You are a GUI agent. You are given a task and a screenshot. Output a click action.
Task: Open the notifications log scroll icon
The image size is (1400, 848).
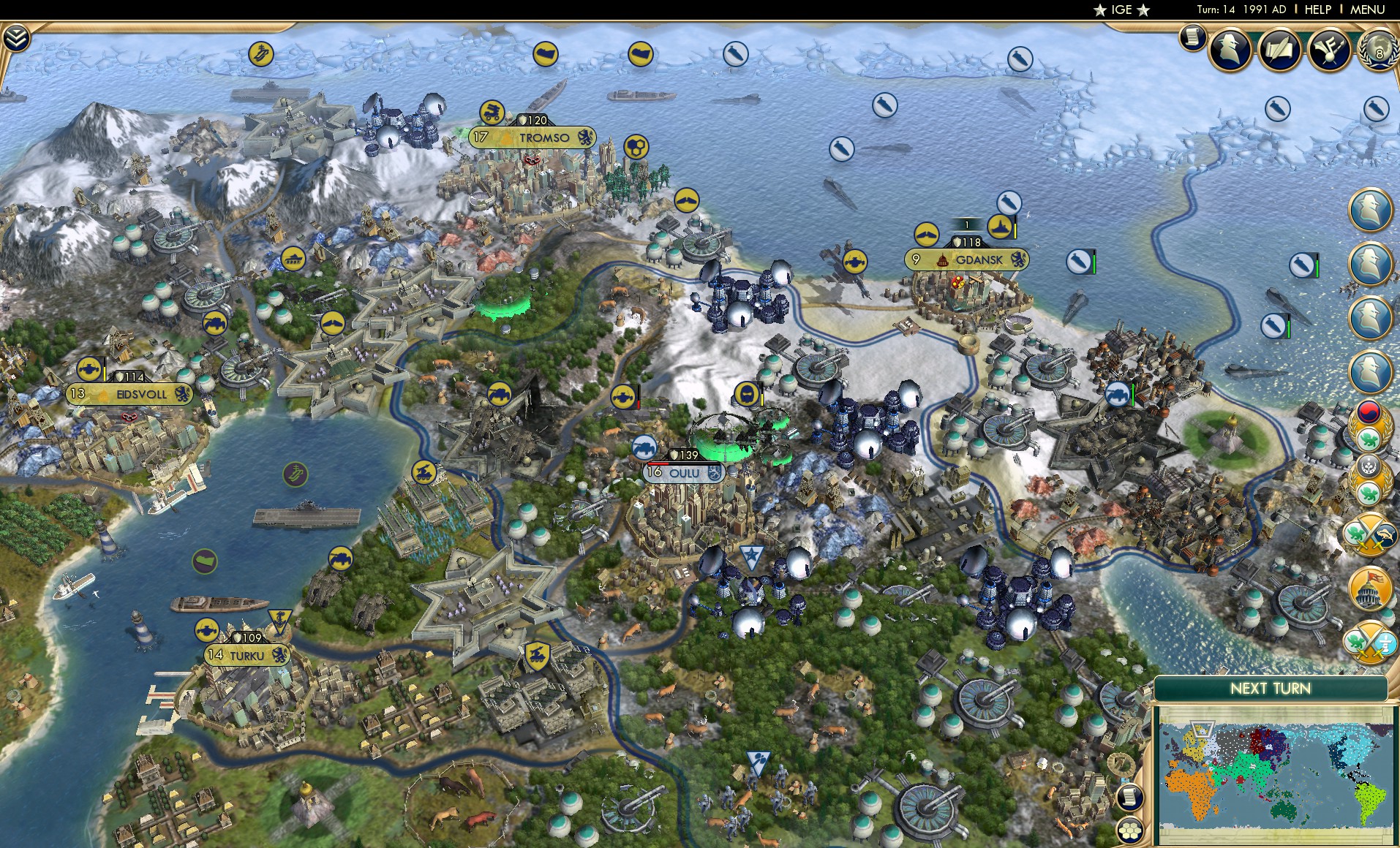[1193, 39]
